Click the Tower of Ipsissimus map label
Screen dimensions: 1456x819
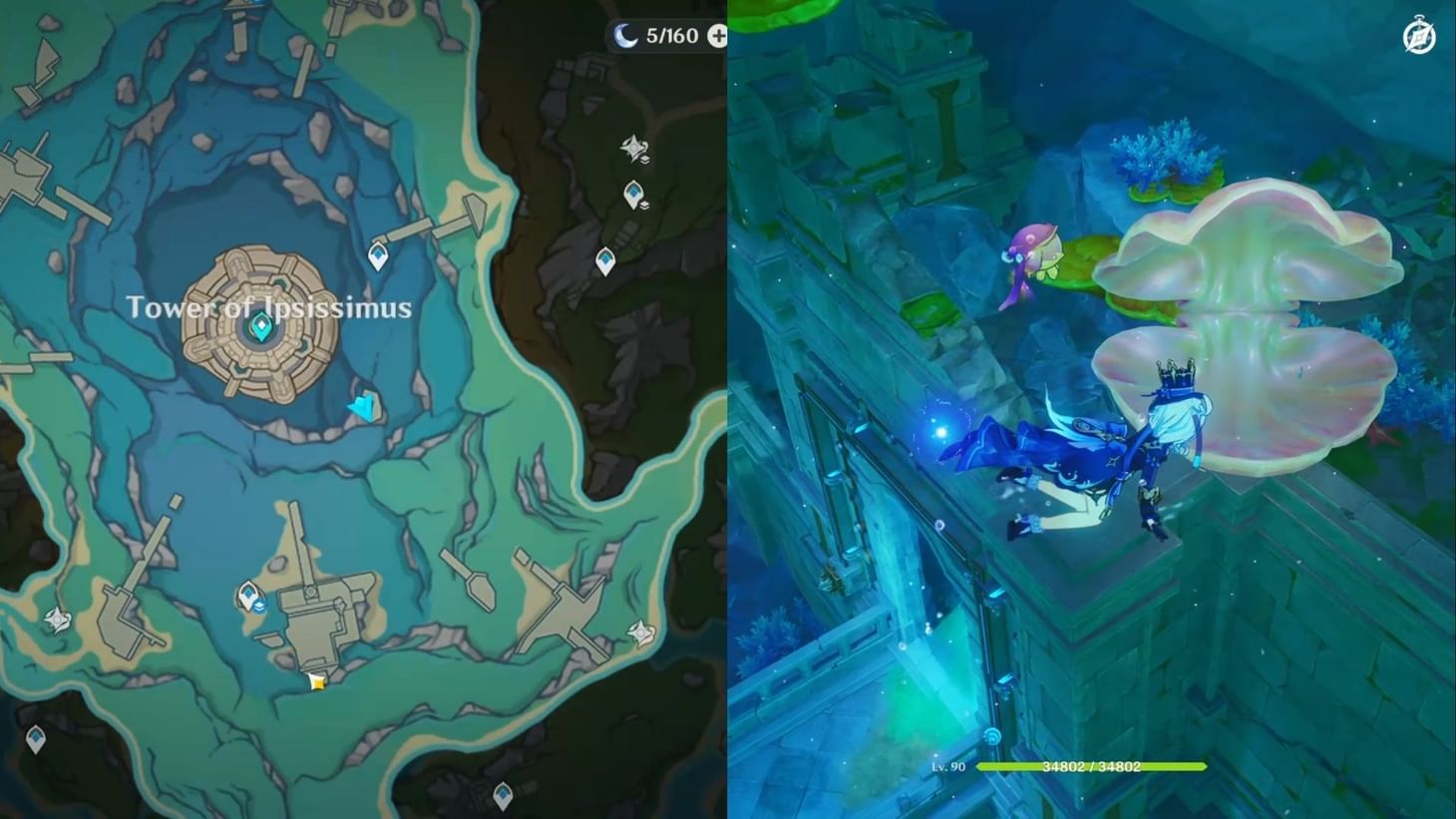[x=269, y=307]
